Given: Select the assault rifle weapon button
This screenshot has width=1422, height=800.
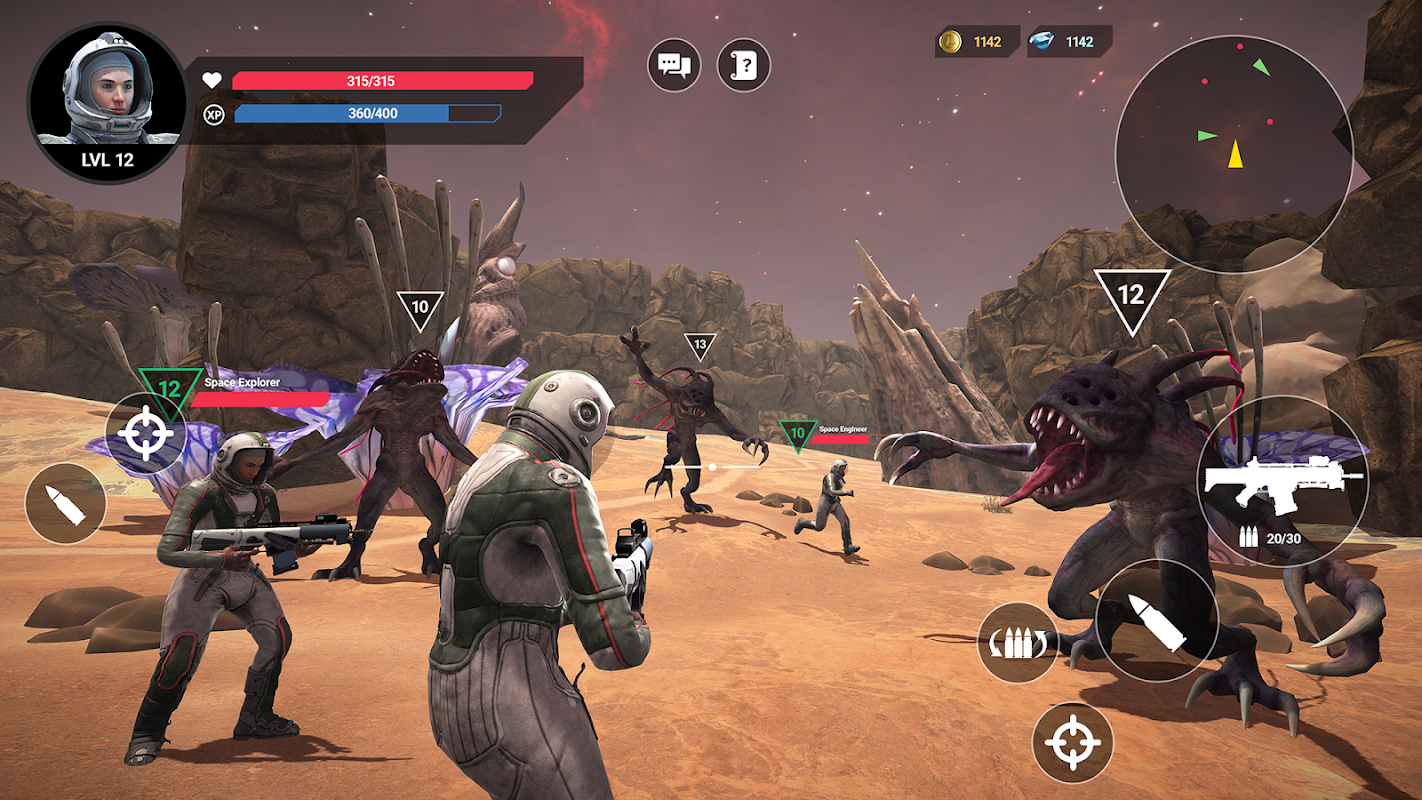Looking at the screenshot, I should 1283,483.
